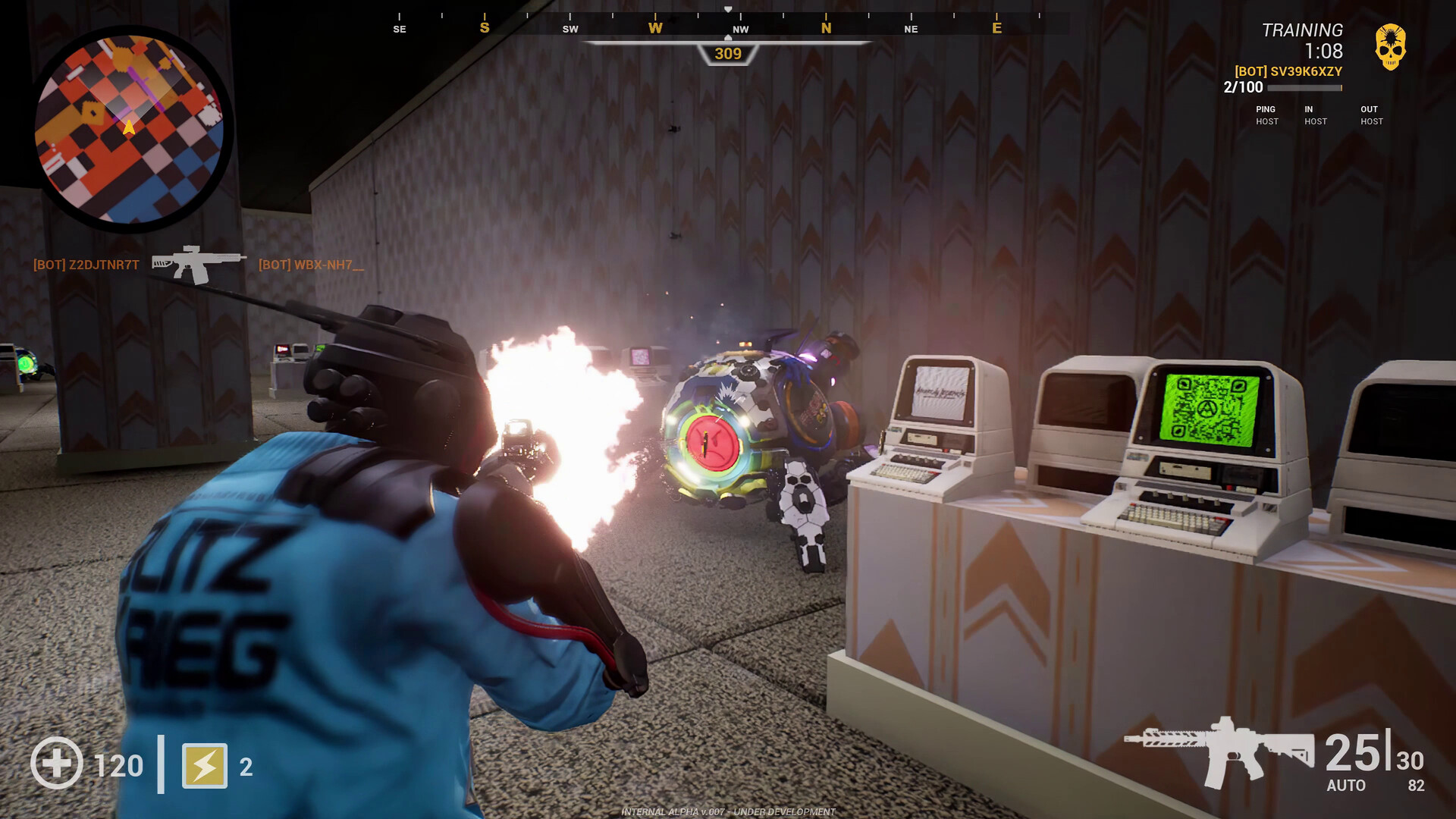Viewport: 1456px width, 819px height.
Task: Select the rifle icon in the kill feed
Action: [196, 264]
